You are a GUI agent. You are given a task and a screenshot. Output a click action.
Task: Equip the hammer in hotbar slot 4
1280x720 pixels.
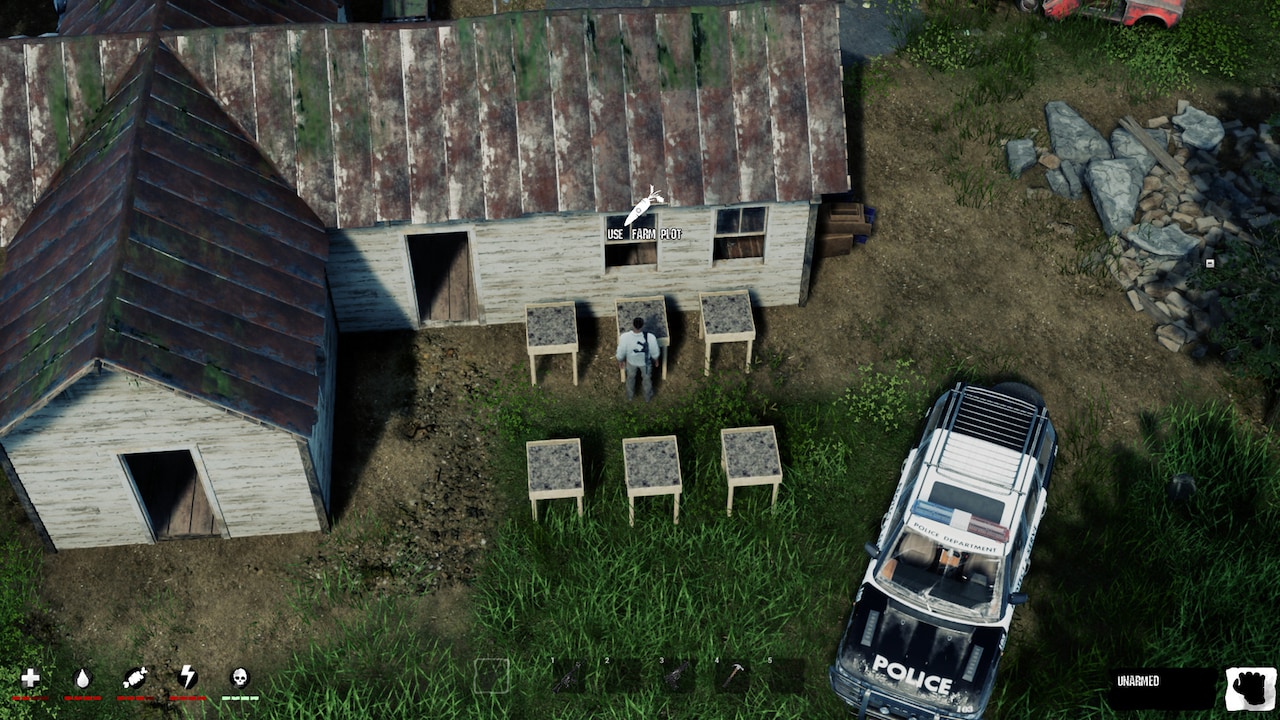[x=732, y=675]
